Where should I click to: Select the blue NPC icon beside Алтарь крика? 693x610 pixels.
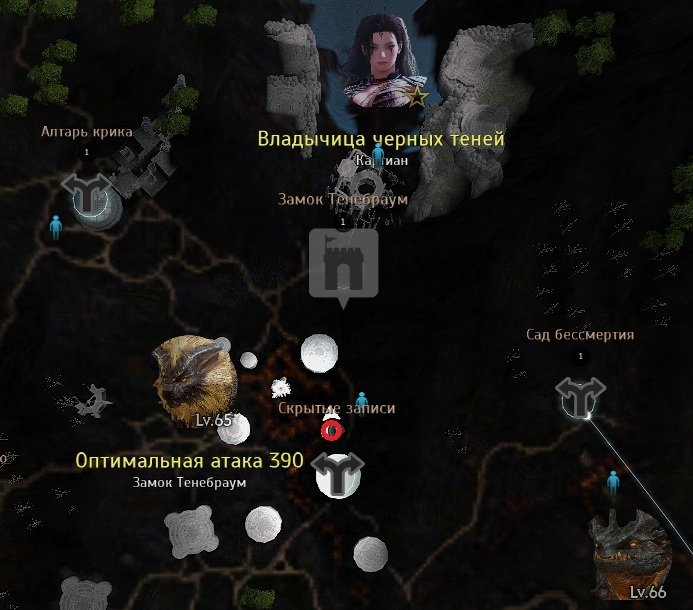pos(56,227)
